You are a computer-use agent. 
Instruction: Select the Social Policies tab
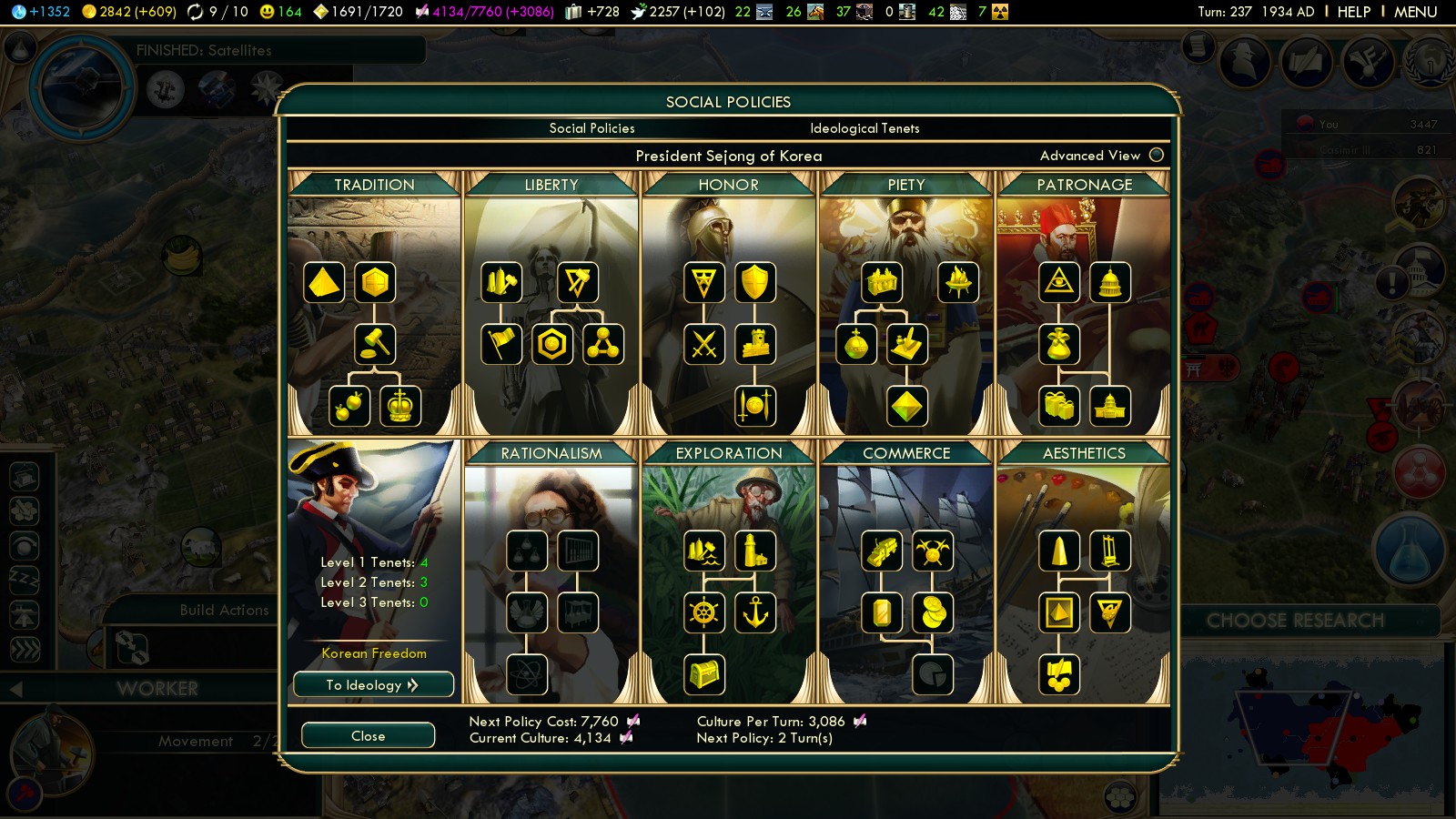tap(591, 128)
